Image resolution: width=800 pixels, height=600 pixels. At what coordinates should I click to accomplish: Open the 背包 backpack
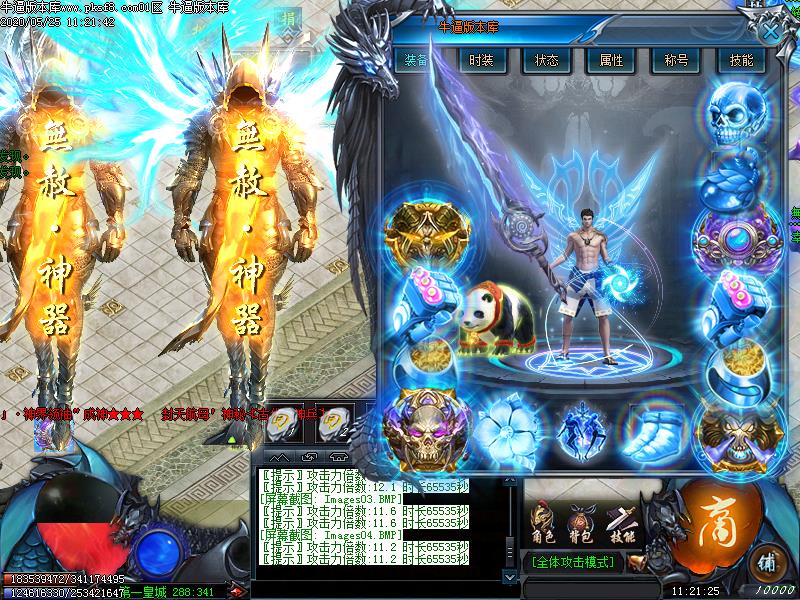point(581,525)
